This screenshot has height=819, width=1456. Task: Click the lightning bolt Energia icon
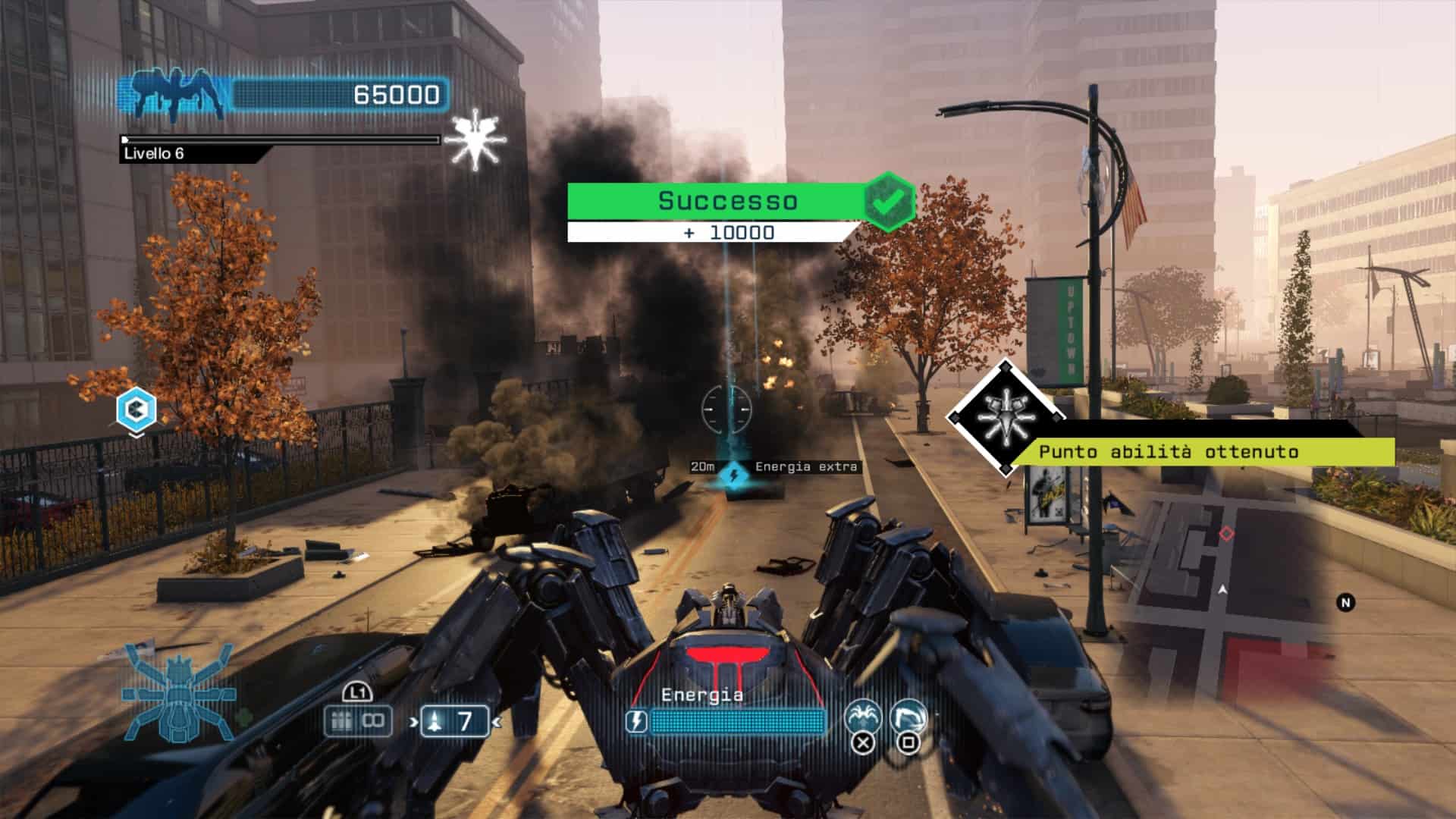(x=637, y=722)
